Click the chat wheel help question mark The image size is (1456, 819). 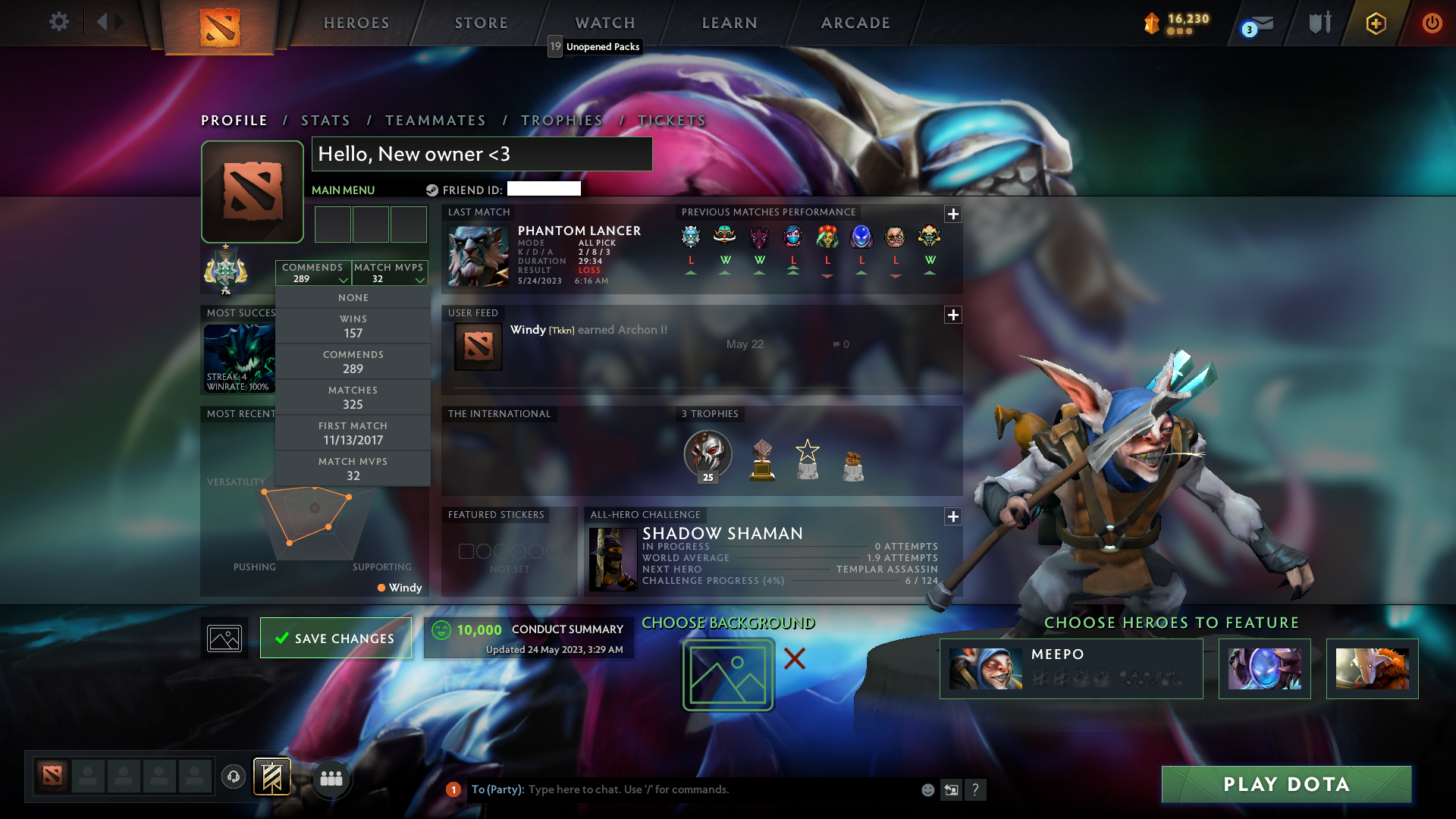[x=976, y=789]
